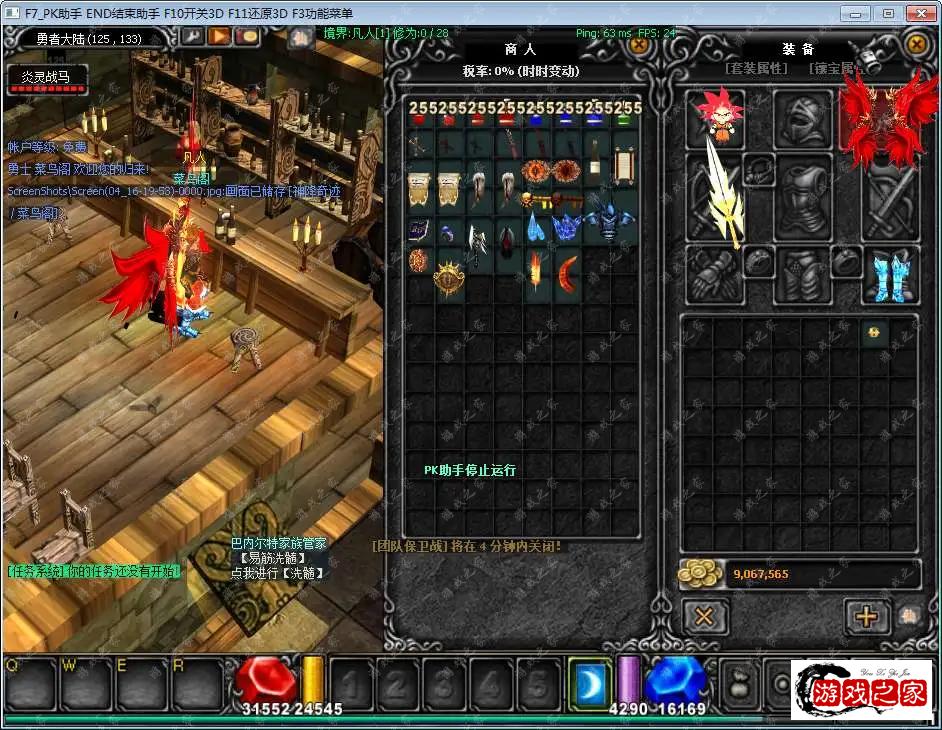Viewport: 942px width, 730px height.
Task: Click the red-haired pet equipment slot
Action: click(x=716, y=117)
